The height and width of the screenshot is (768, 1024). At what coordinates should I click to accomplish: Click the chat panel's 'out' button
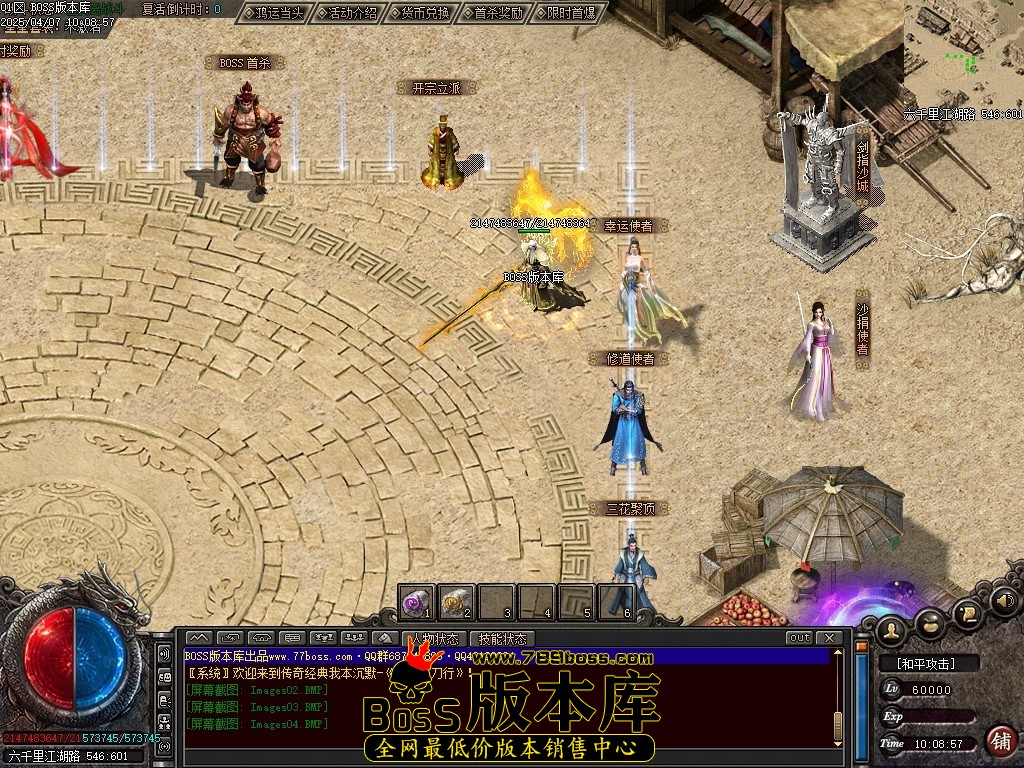pos(799,638)
